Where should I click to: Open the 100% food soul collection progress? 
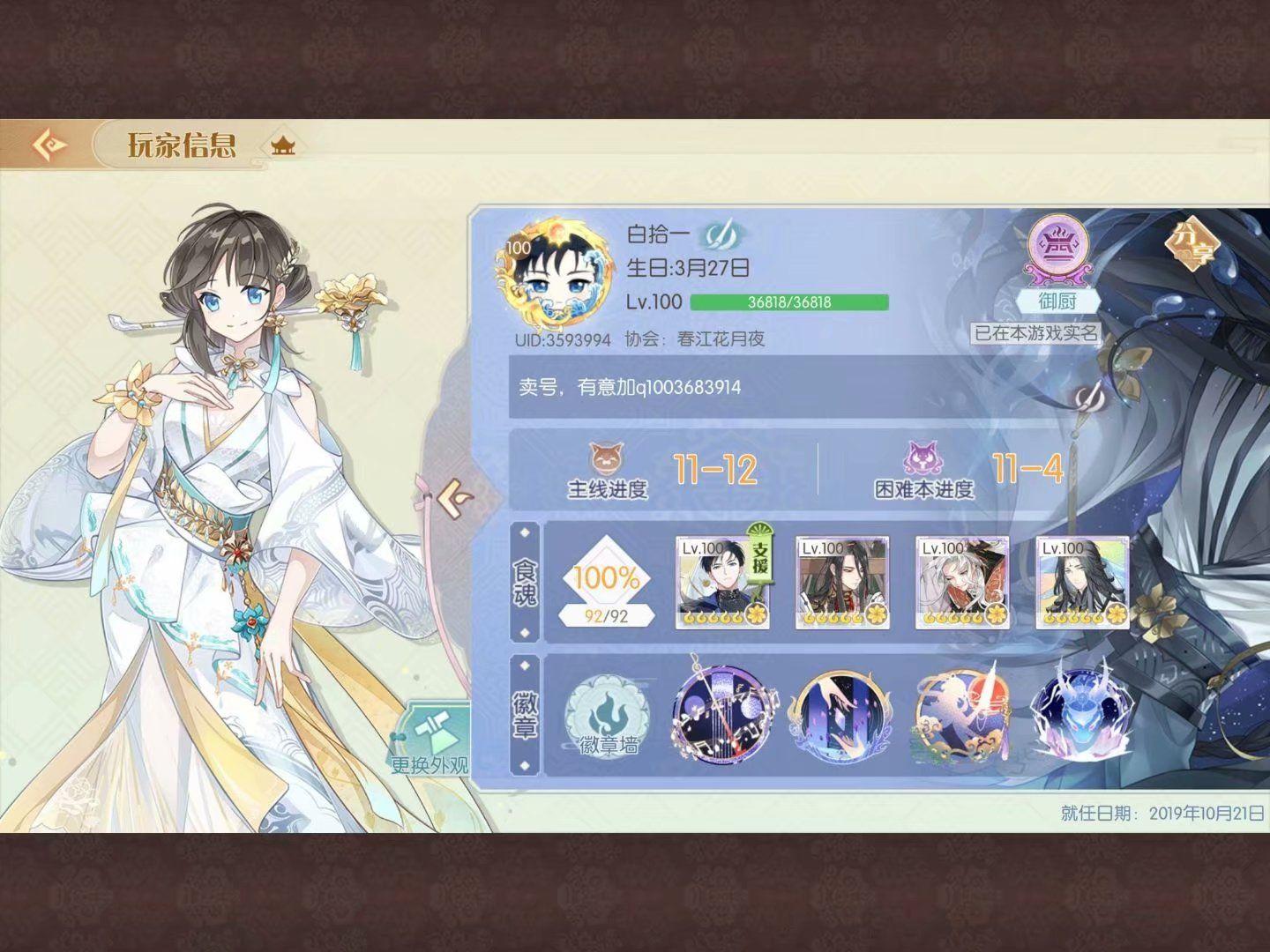point(608,585)
